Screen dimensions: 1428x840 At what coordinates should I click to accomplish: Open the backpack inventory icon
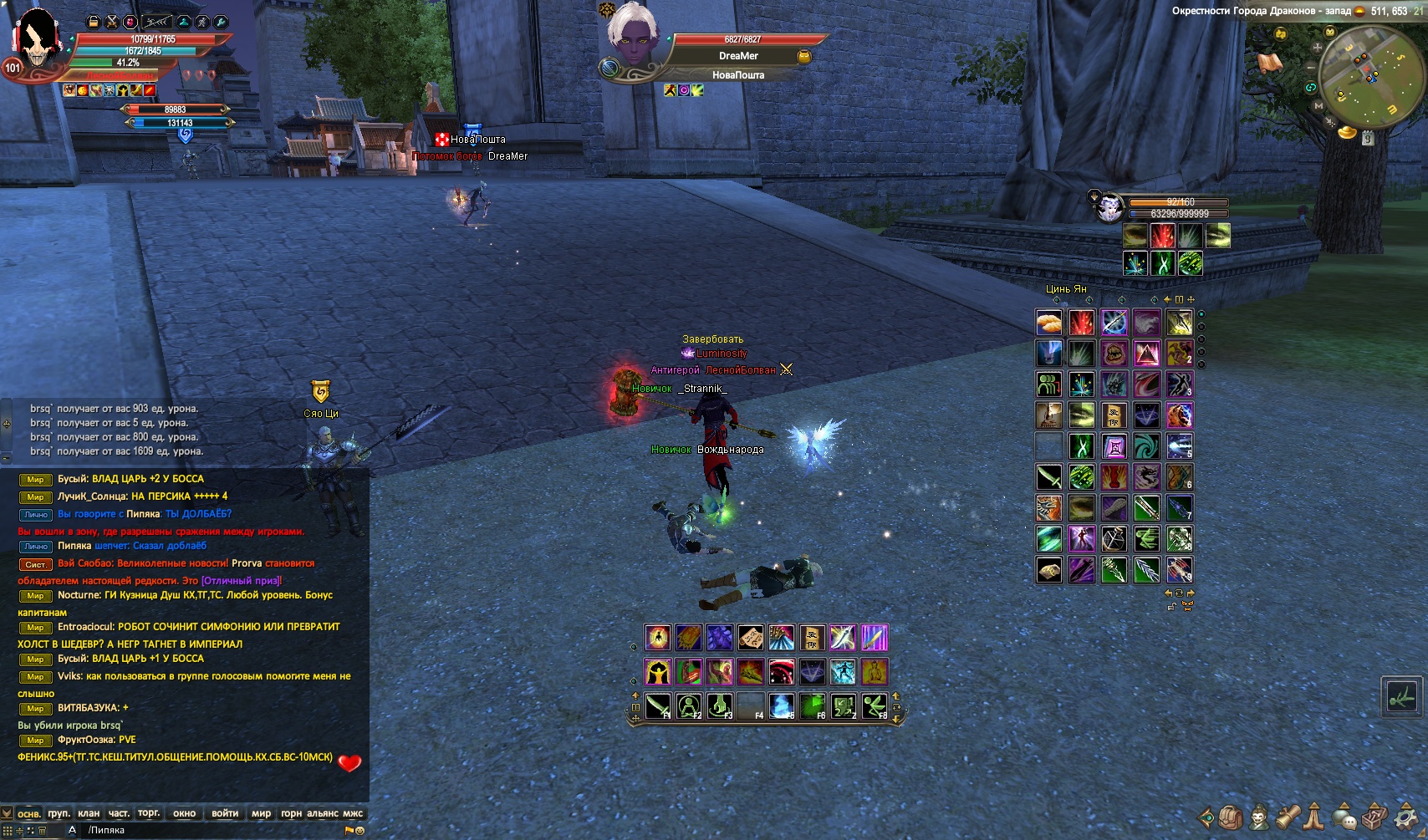click(1230, 817)
